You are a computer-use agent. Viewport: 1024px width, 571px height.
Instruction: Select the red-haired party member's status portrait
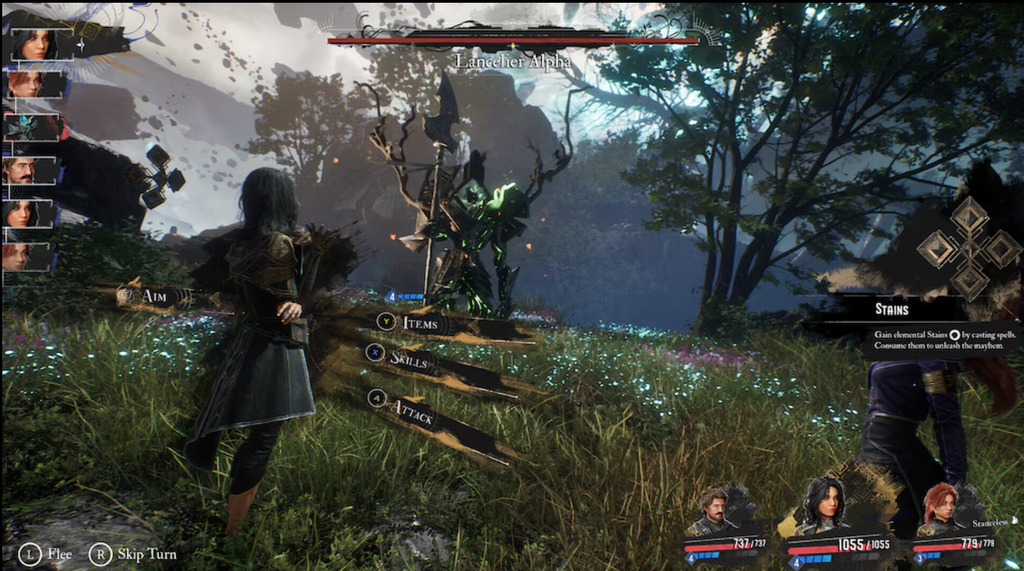click(x=940, y=507)
